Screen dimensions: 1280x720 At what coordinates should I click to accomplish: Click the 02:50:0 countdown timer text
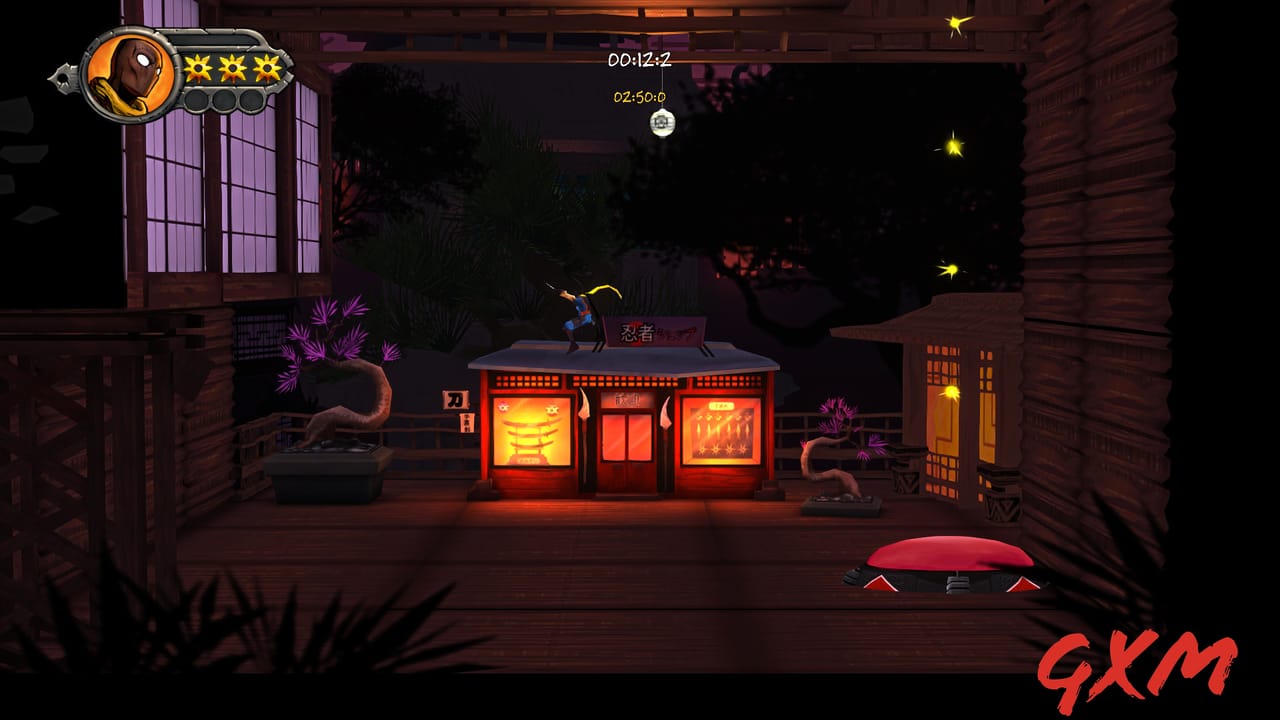640,99
